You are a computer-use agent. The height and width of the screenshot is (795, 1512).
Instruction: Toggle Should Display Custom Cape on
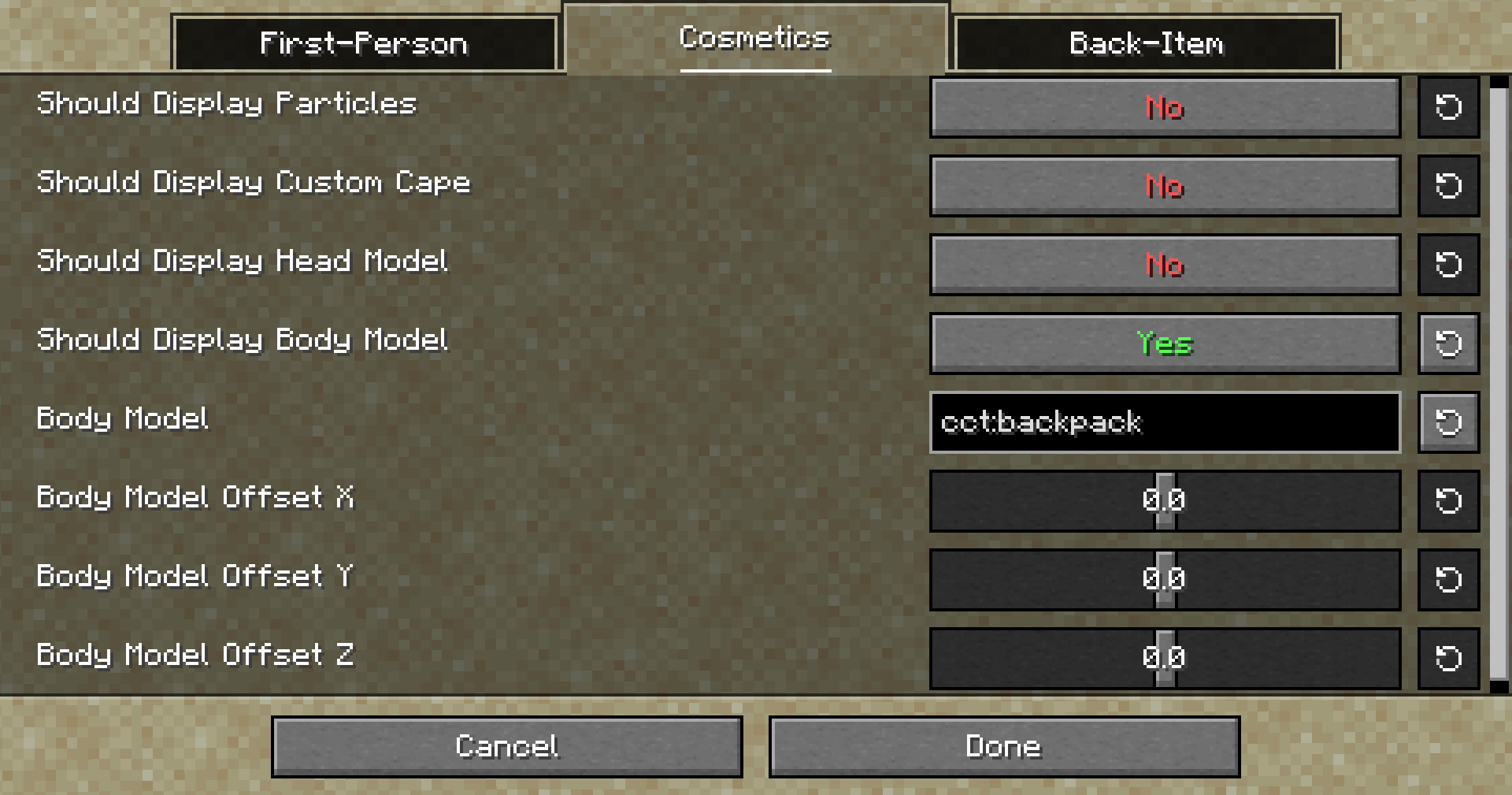click(1165, 186)
